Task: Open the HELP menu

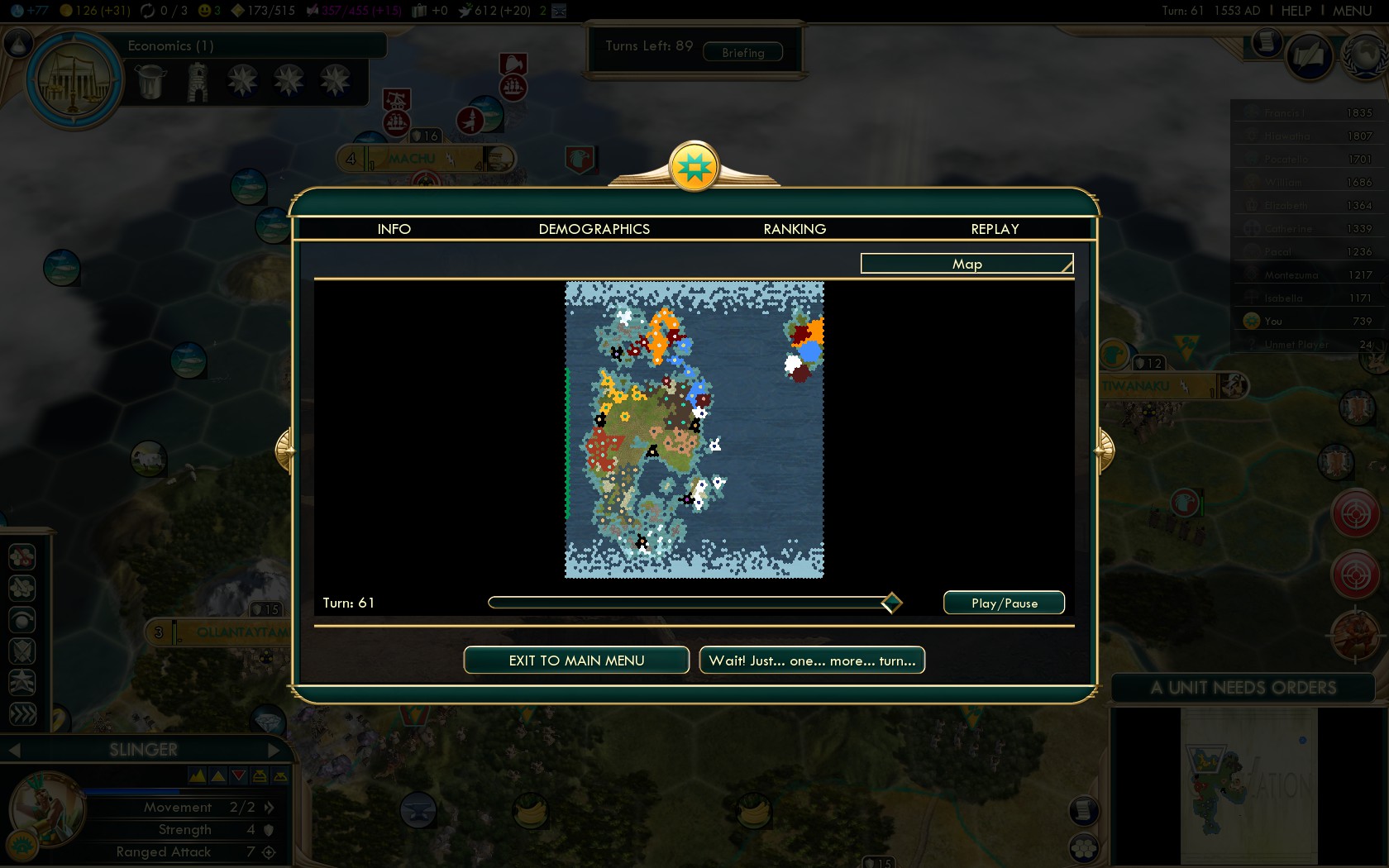Action: (1296, 11)
